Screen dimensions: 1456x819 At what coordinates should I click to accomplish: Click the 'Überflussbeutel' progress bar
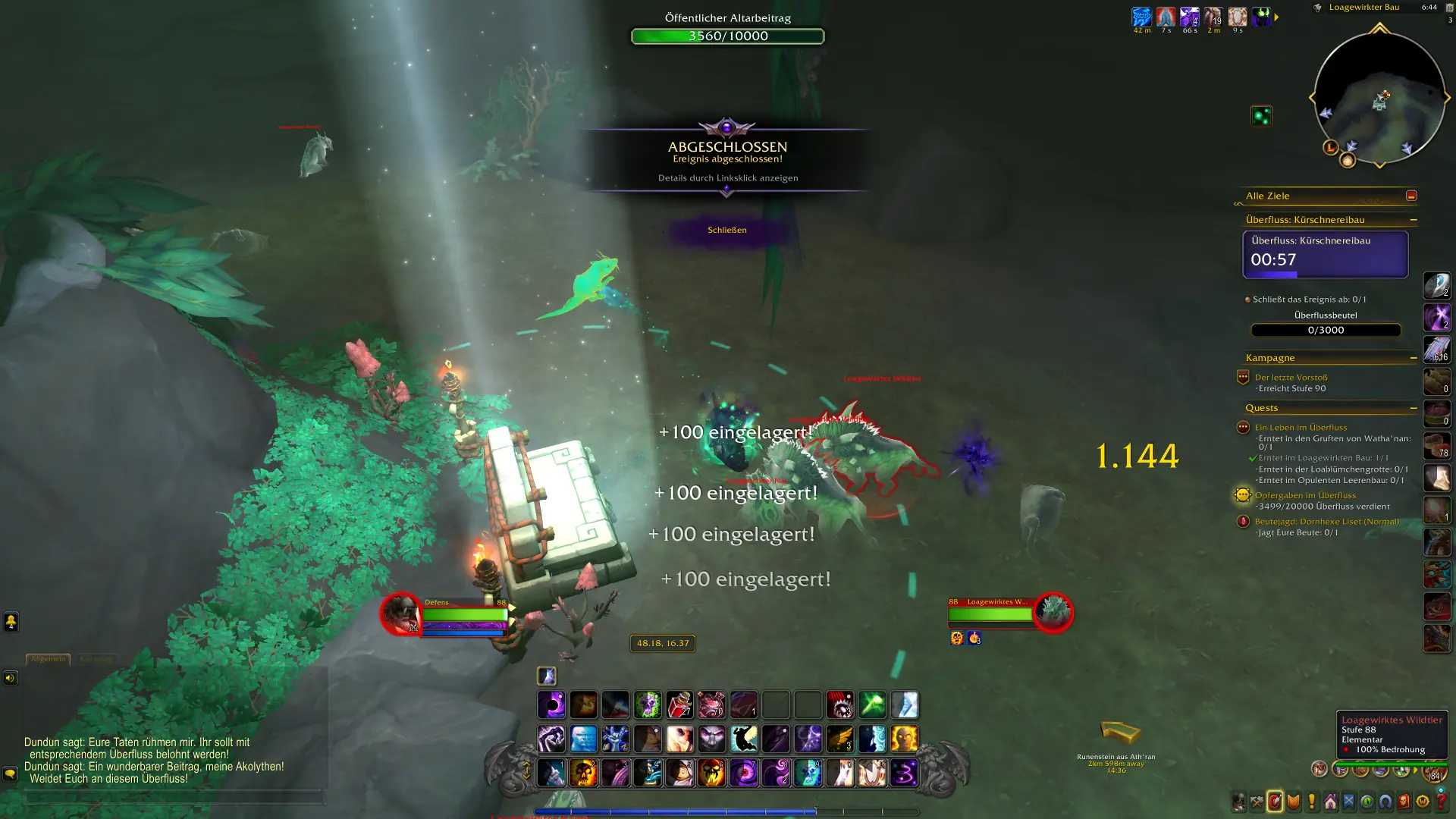coord(1326,330)
